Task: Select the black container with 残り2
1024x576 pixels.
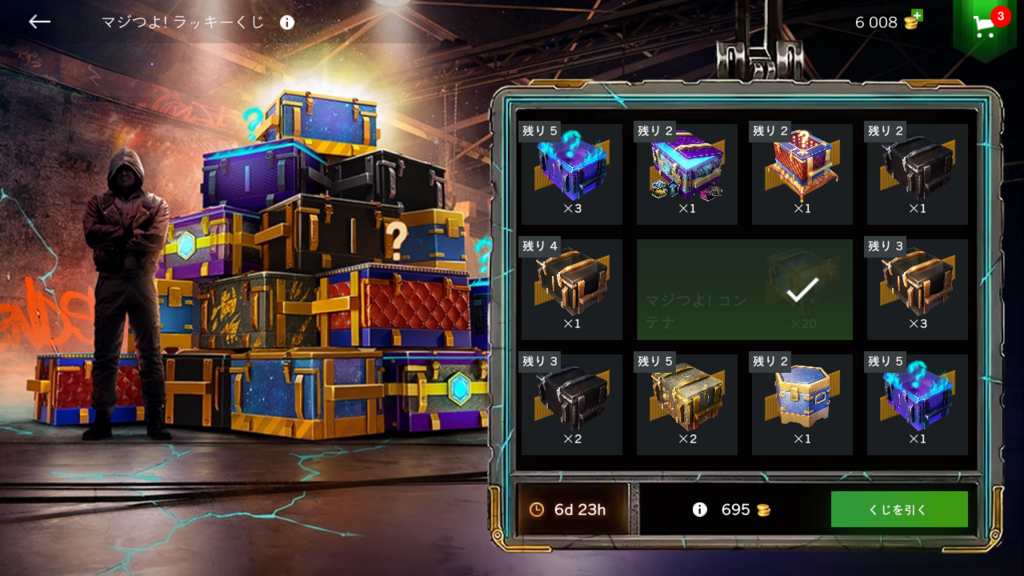Action: tap(917, 174)
